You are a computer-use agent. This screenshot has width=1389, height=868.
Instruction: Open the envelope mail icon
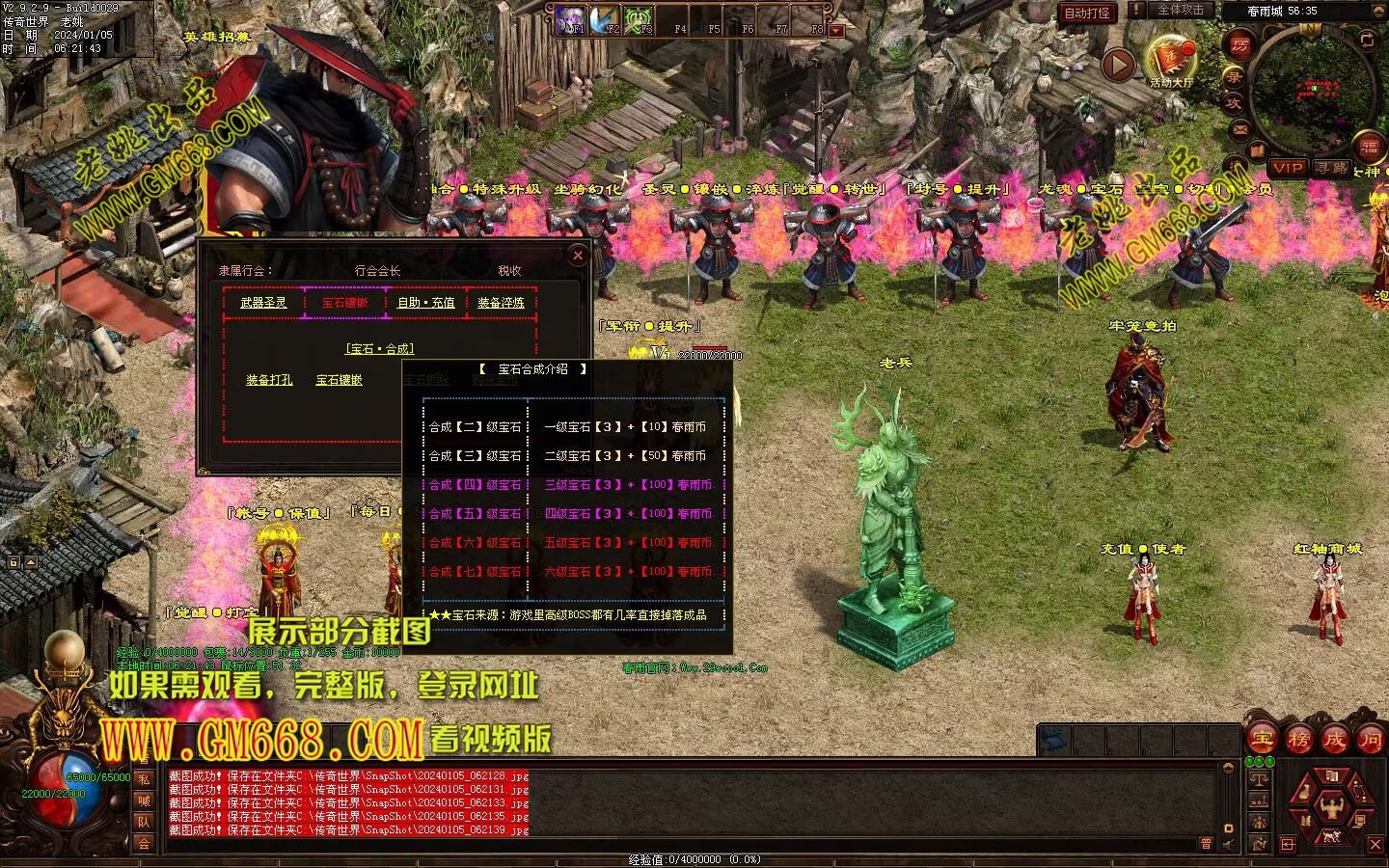pyautogui.click(x=1240, y=128)
